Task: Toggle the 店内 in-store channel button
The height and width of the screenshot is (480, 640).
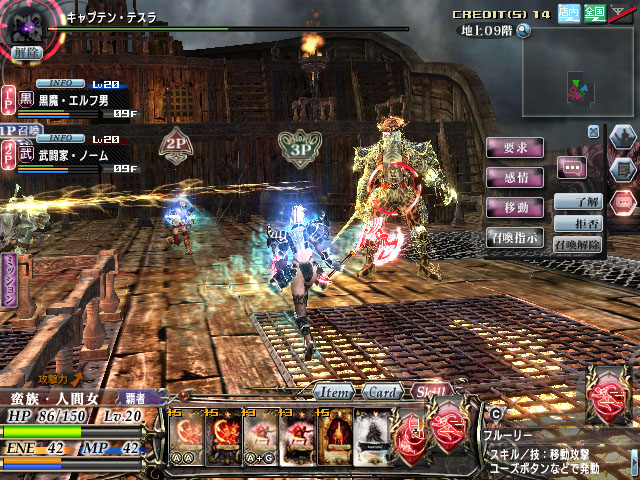Action: 568,12
